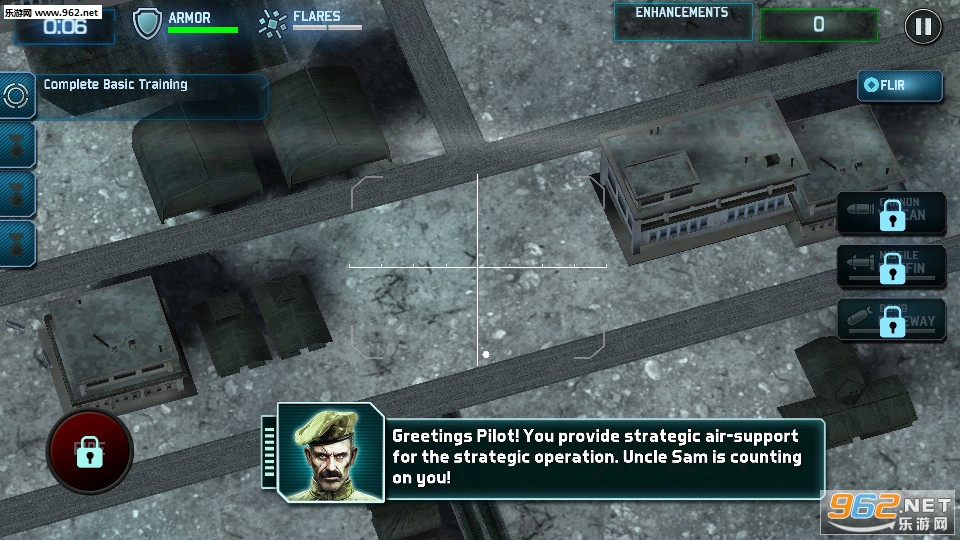Click the commander portrait in the dialogue
960x540 pixels.
click(331, 454)
